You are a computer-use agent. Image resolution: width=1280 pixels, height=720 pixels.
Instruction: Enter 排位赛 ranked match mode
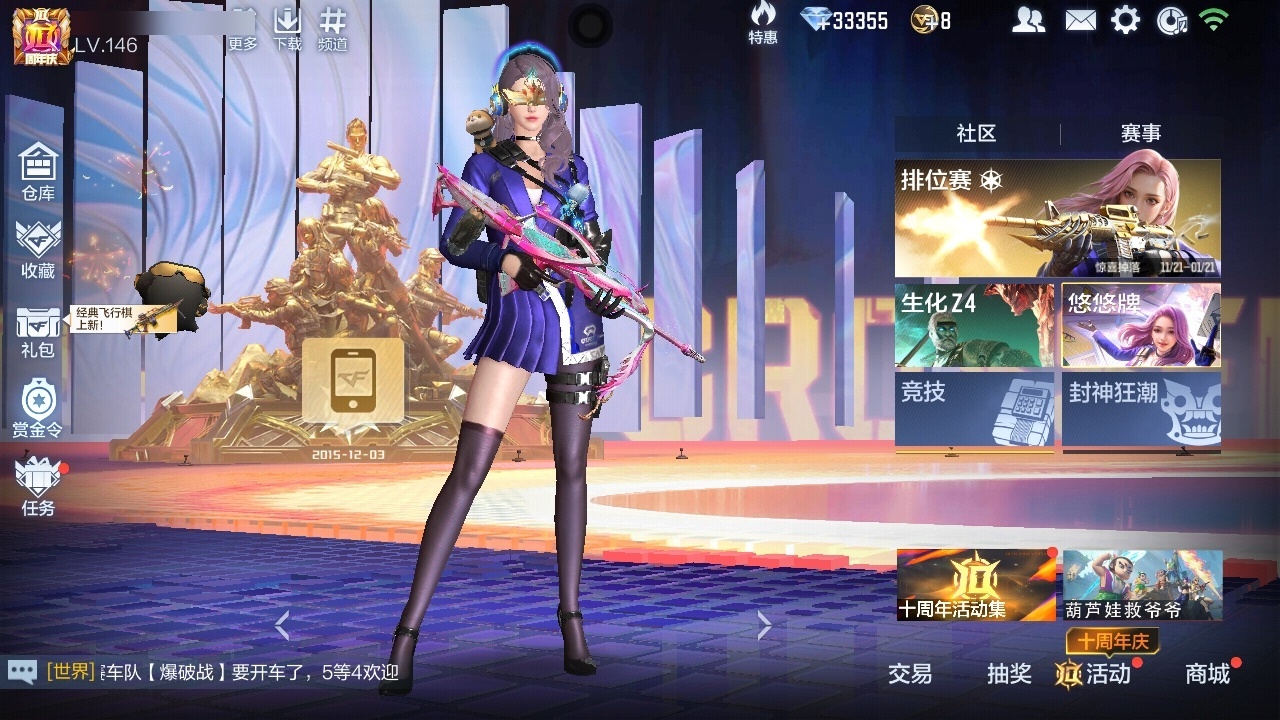click(x=1057, y=218)
